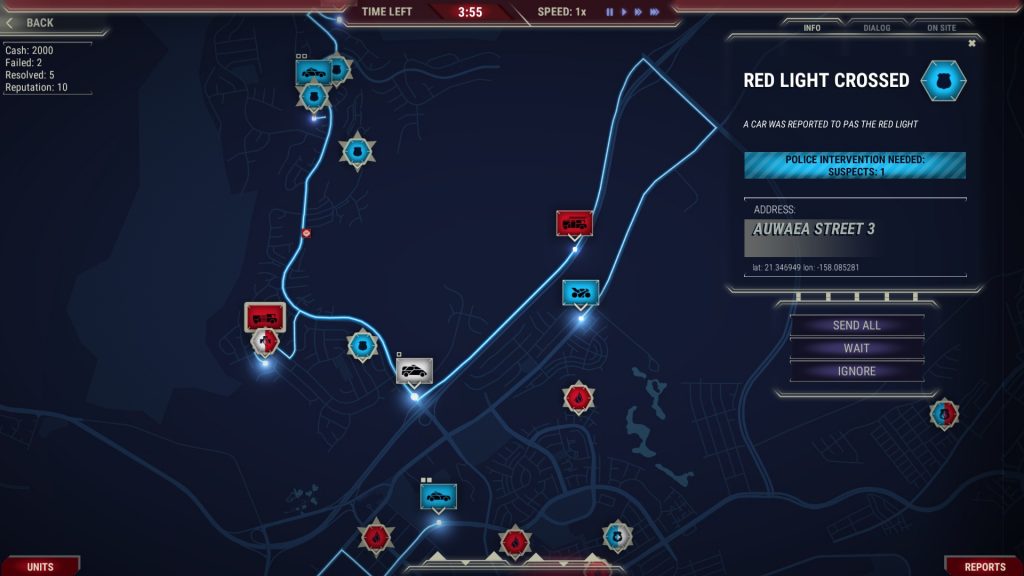Select the blue police car marker near bottom
Screen dimensions: 1024x576
[x=438, y=496]
